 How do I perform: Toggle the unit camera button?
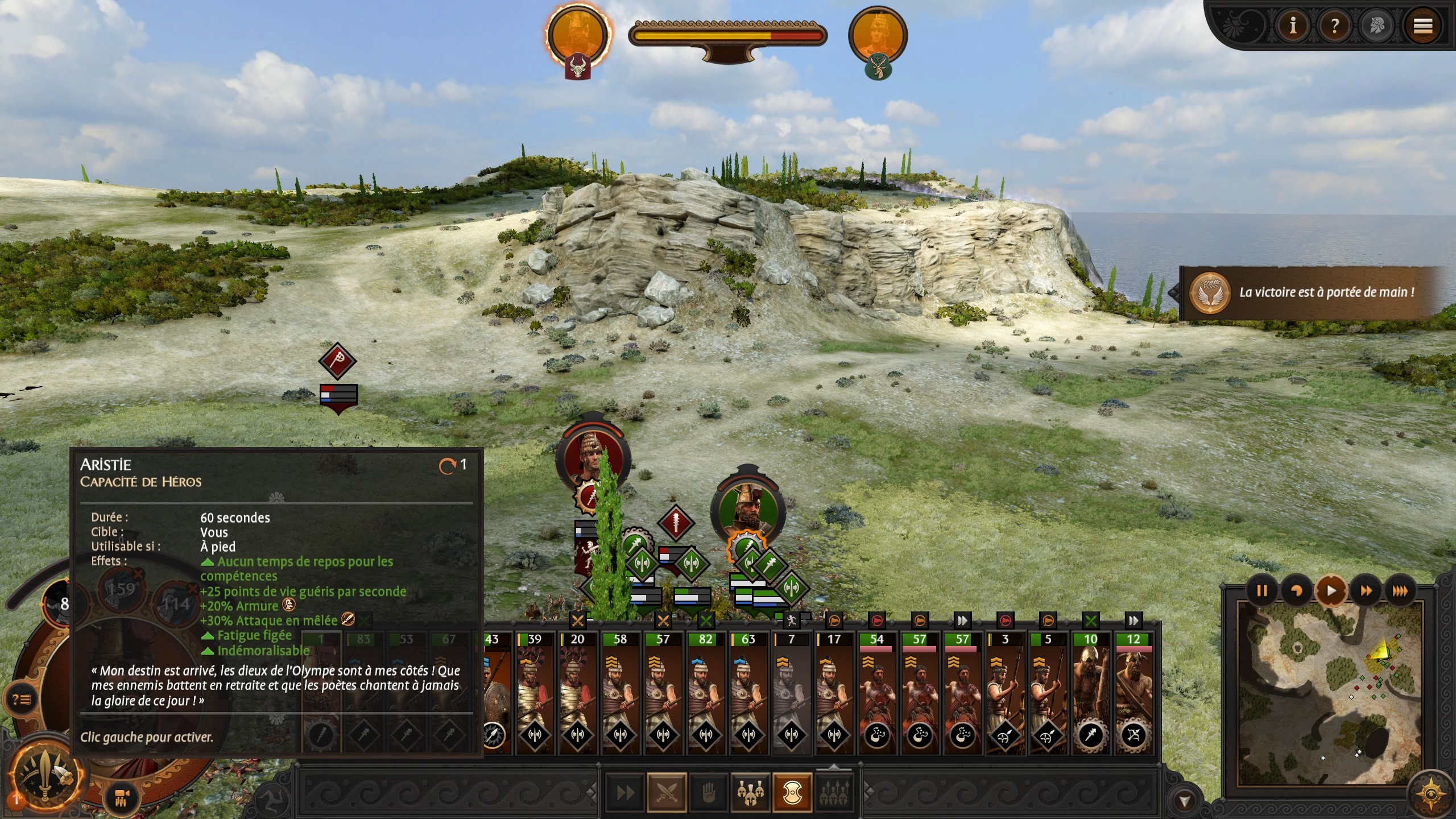121,799
